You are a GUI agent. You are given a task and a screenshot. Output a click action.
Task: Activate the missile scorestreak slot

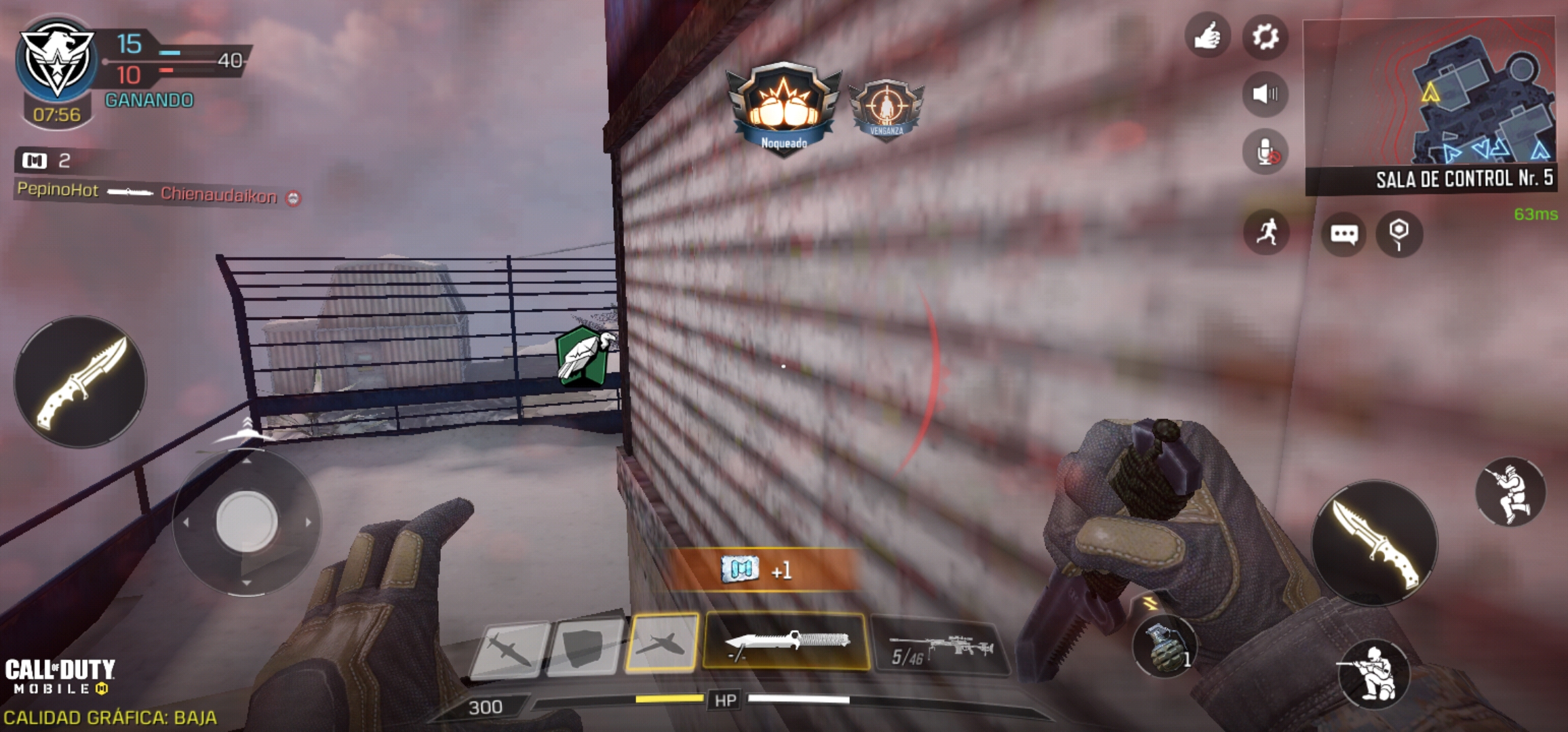coord(509,648)
